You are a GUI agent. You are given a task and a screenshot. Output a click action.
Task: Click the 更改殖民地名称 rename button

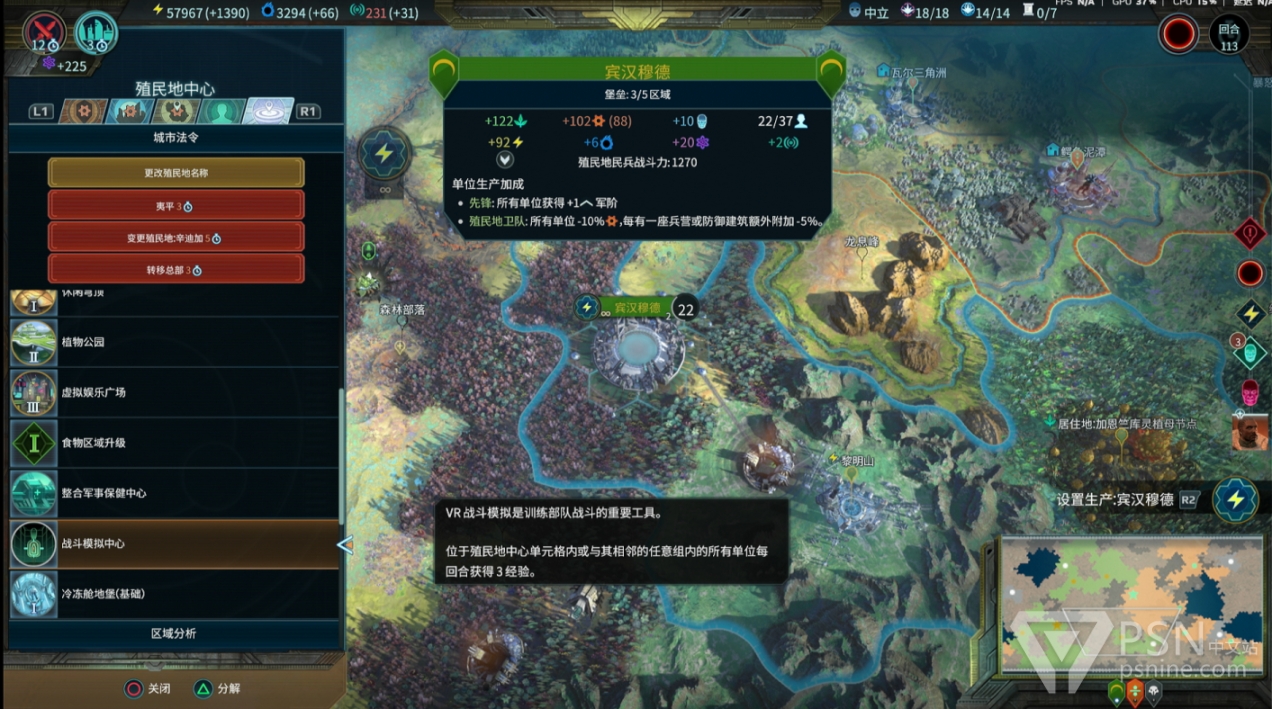(176, 173)
